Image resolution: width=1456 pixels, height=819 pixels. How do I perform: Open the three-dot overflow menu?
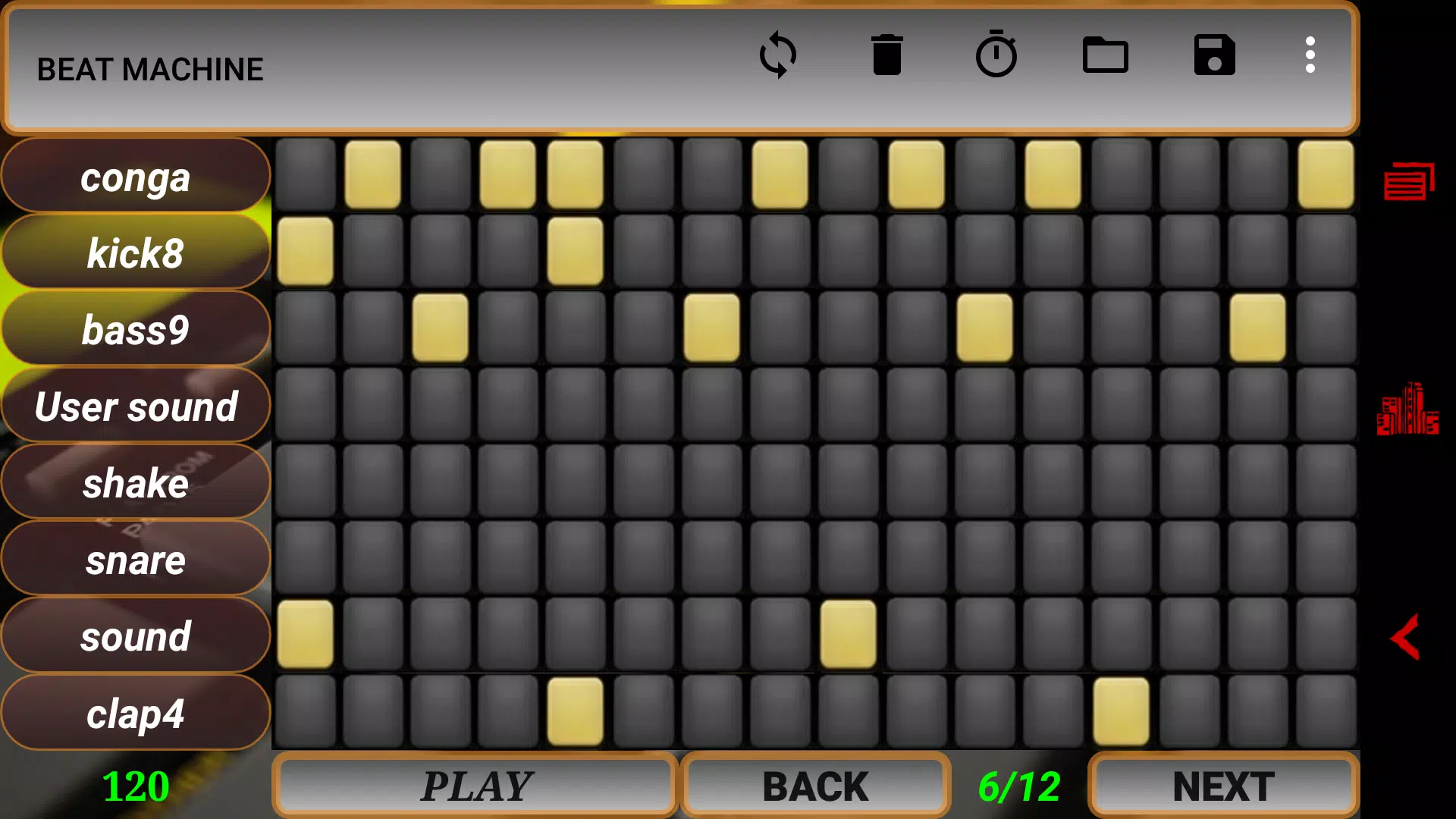(x=1310, y=54)
